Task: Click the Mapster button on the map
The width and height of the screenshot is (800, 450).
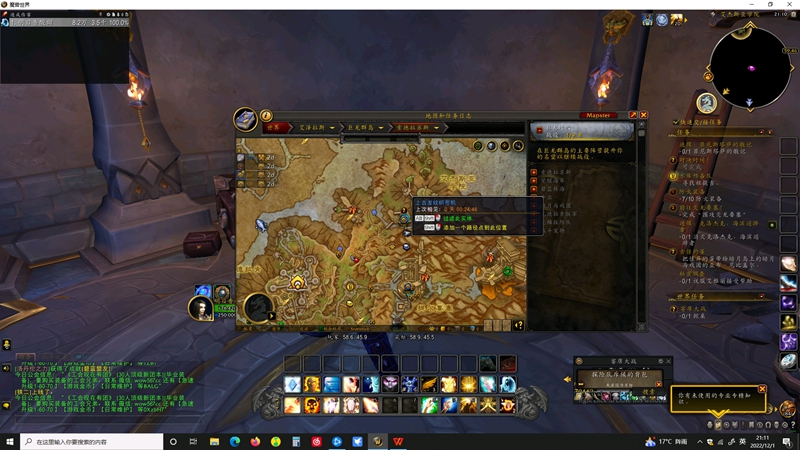Action: point(599,115)
